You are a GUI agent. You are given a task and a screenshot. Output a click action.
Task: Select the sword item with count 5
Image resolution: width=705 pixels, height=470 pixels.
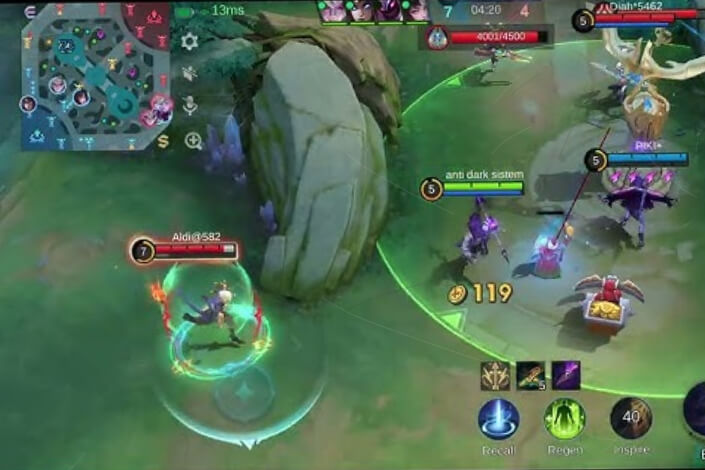pos(531,375)
